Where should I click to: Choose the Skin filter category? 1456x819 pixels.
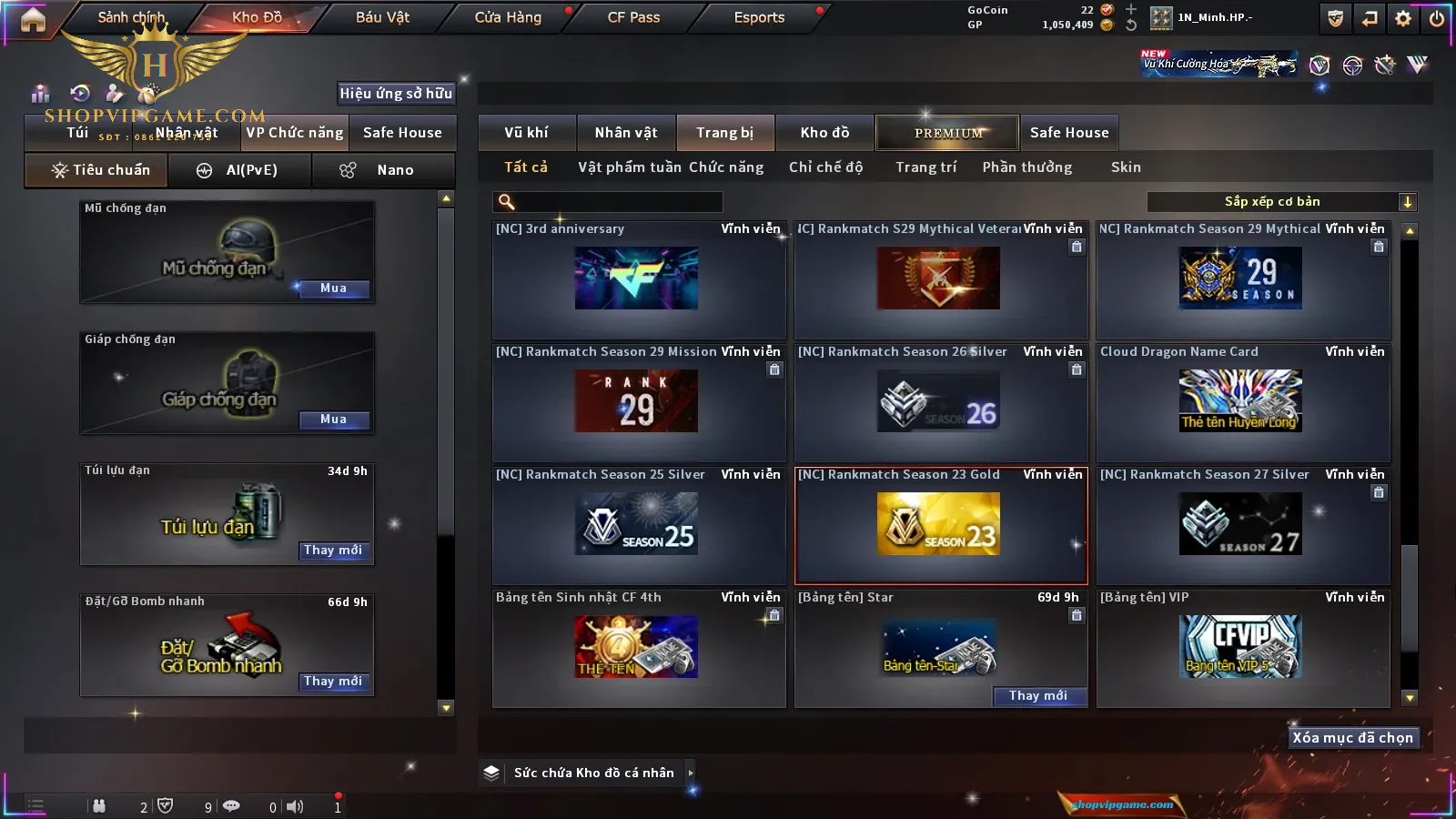1126,167
